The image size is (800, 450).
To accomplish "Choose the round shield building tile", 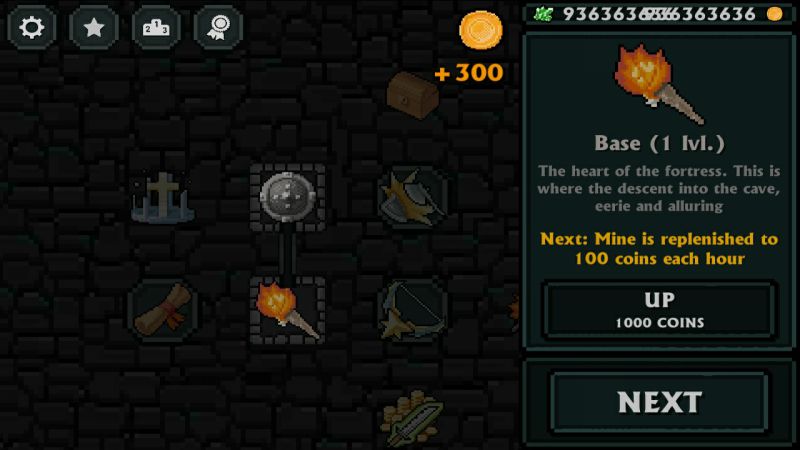I will [287, 196].
